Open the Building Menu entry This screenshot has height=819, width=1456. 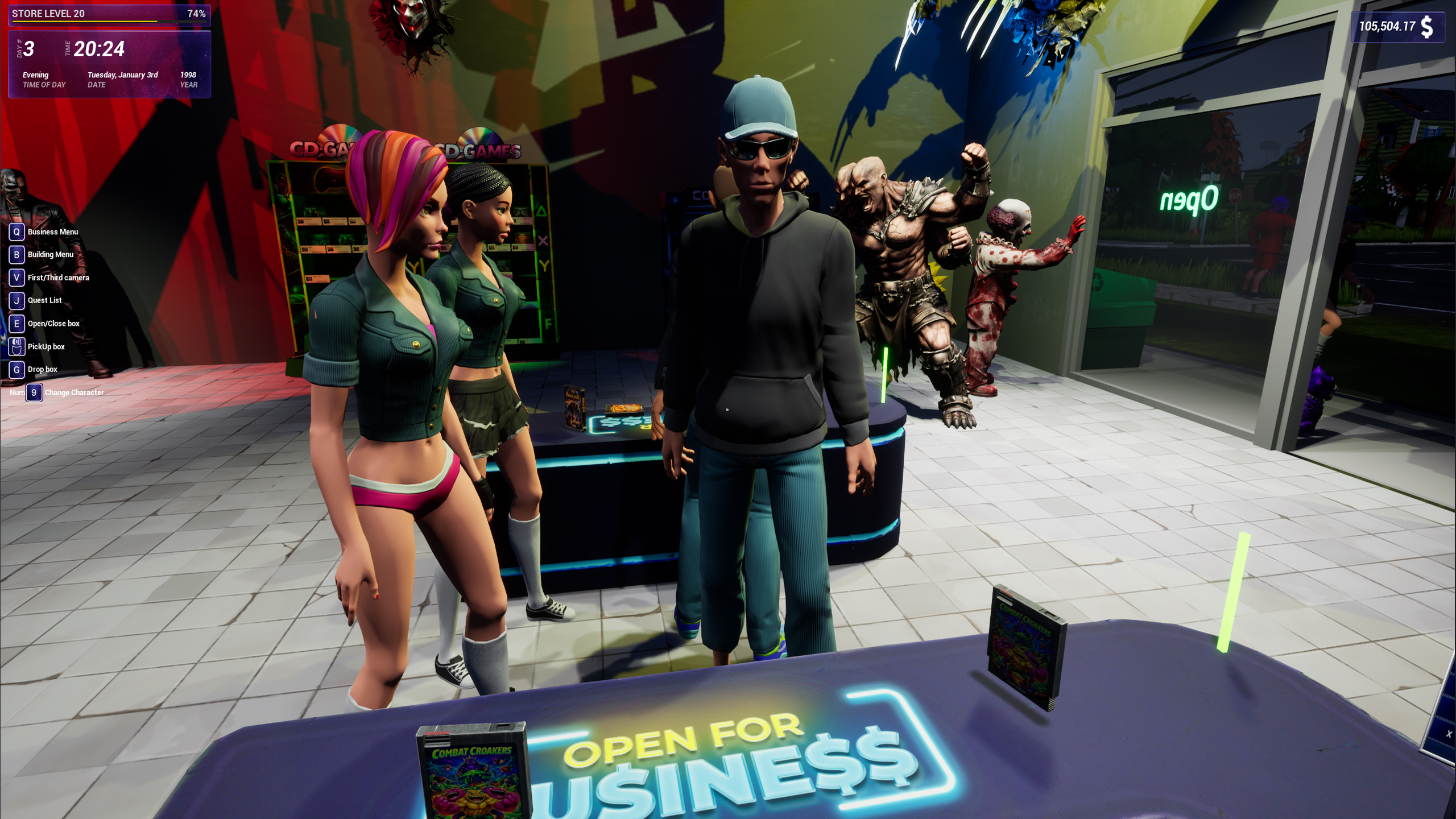tap(50, 254)
